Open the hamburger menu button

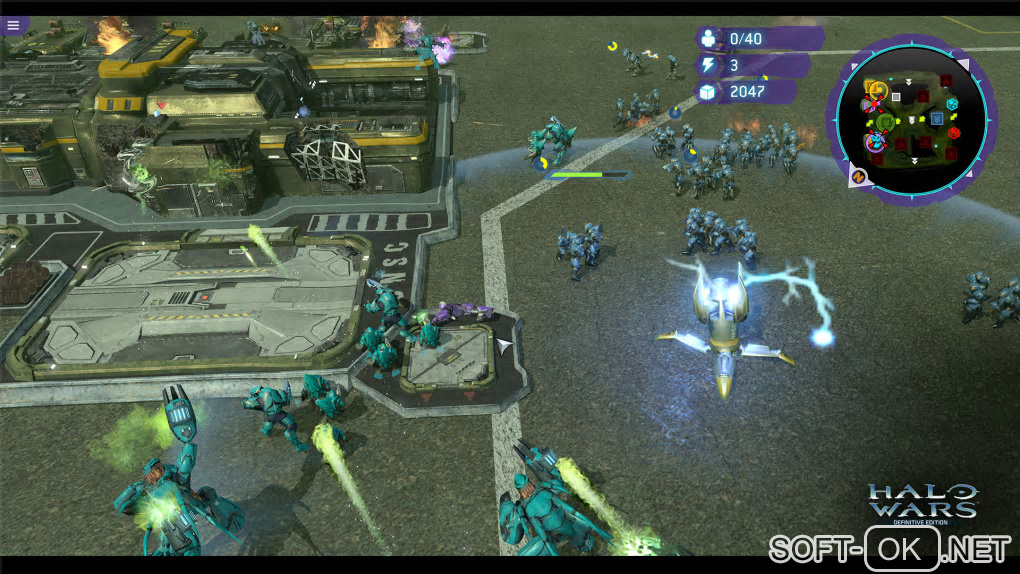[x=13, y=25]
